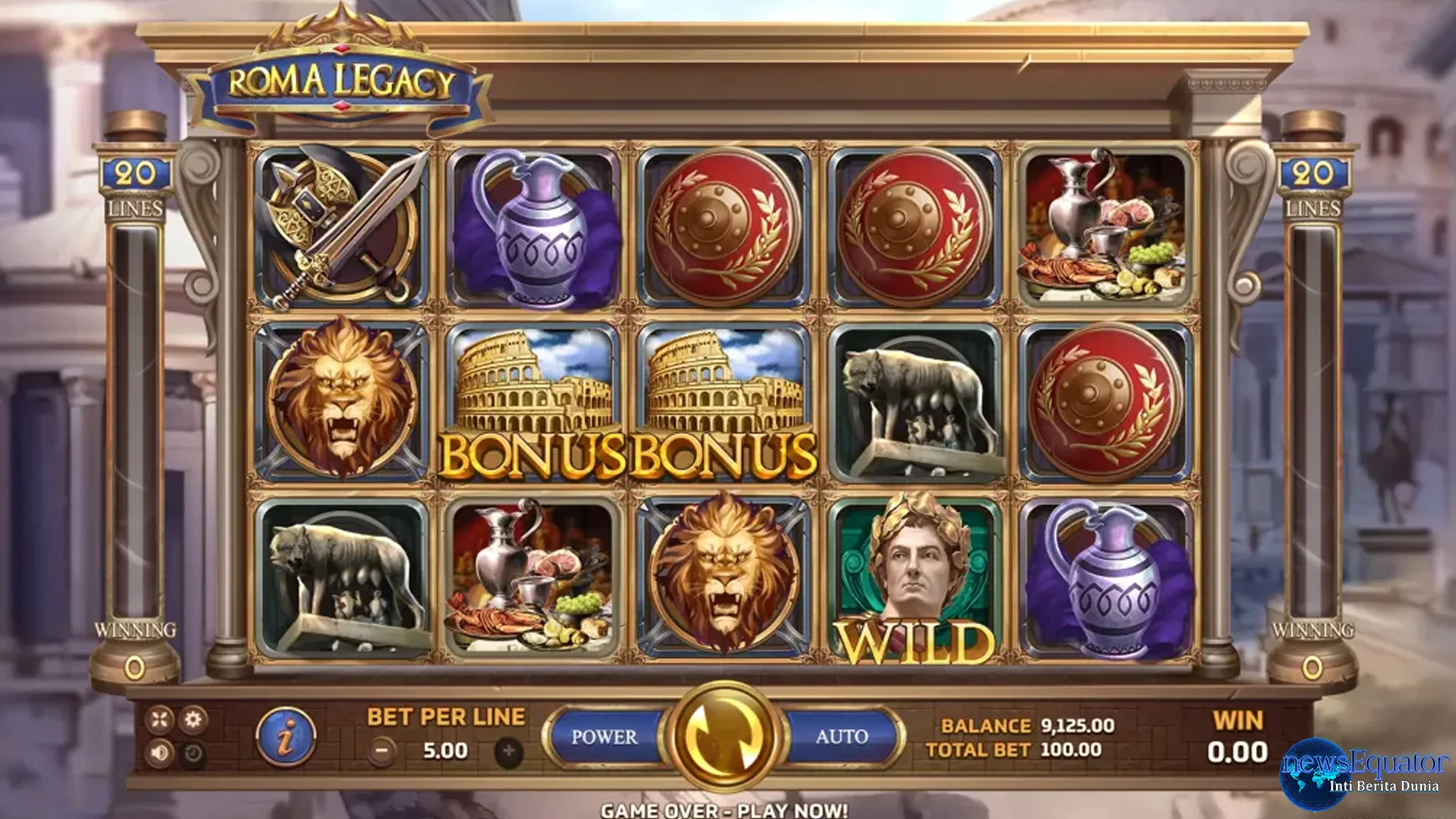Open the ROMA LEGACY title banner
1456x819 pixels.
coord(341,80)
